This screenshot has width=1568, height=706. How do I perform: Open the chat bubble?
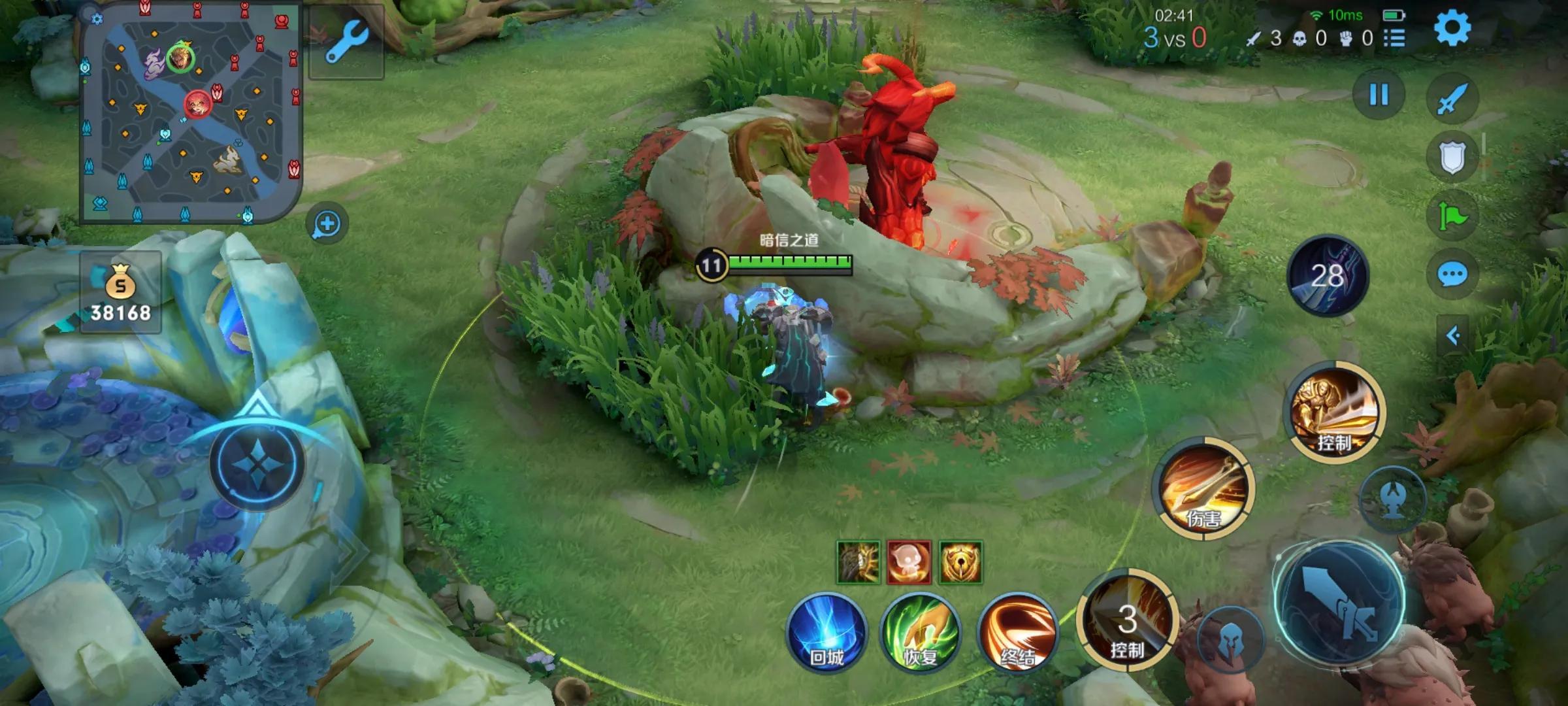coord(1452,275)
